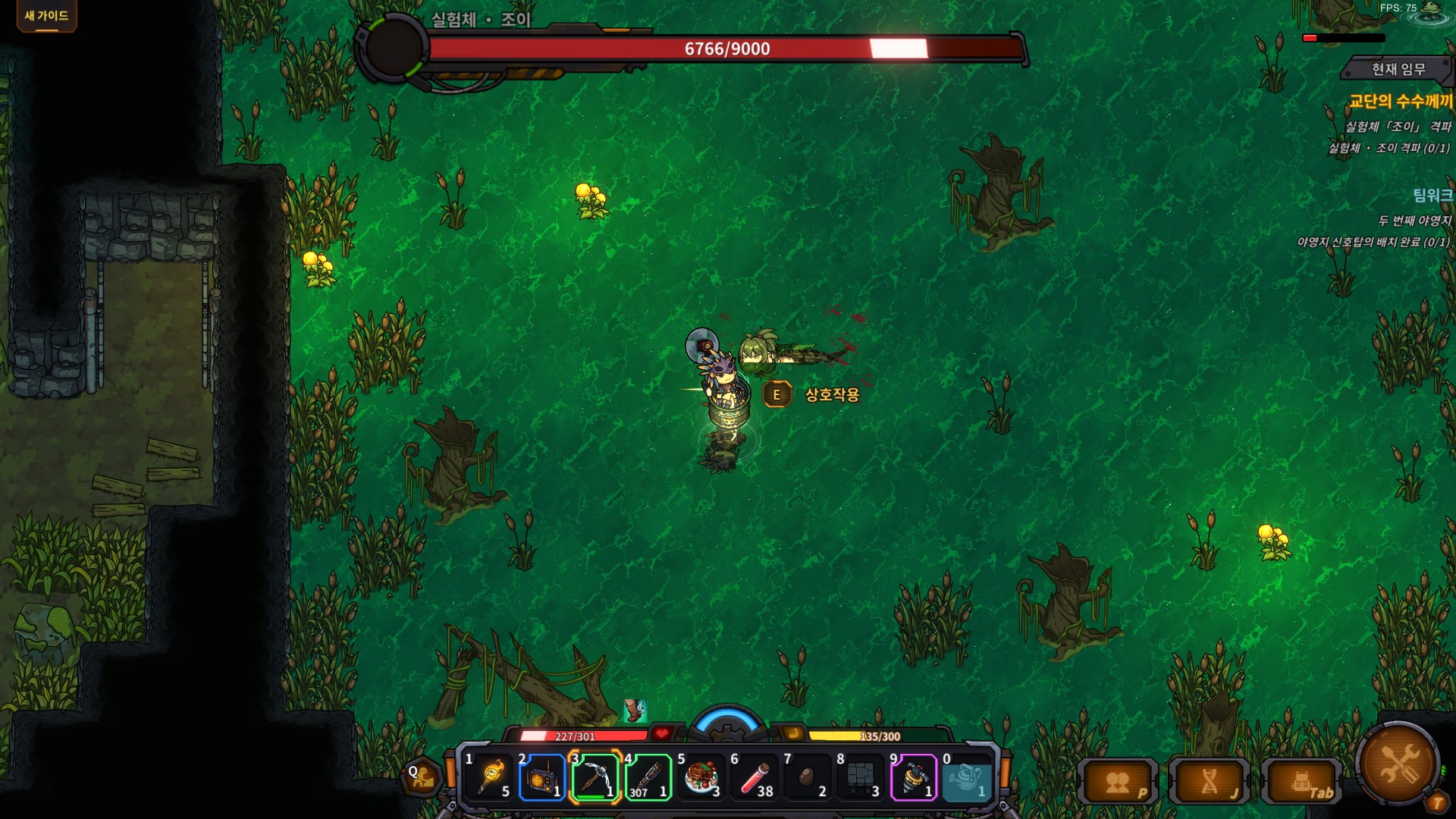Select the flaming torch hotbar slot
1456x819 pixels.
[491, 777]
